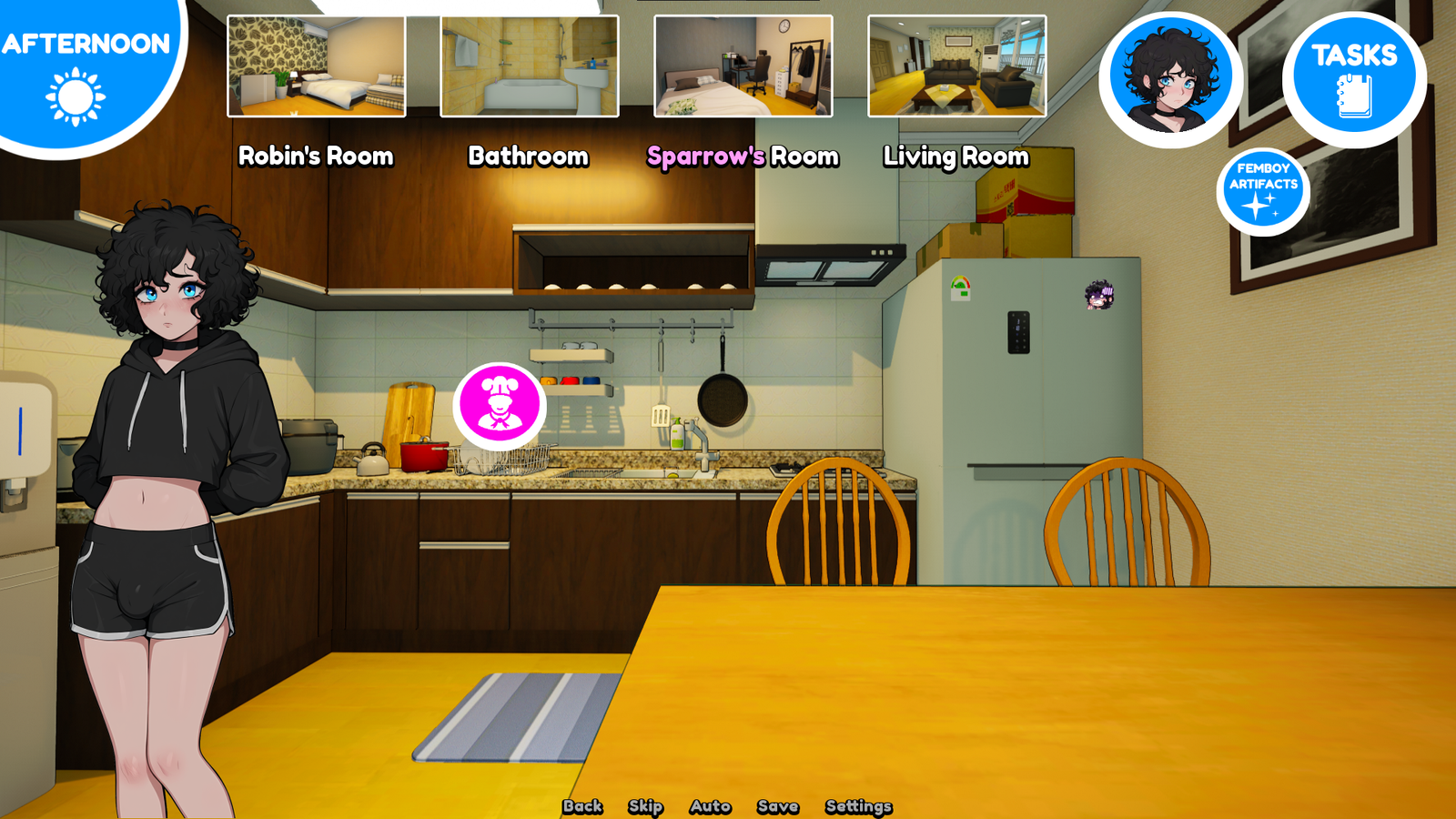Click the energy rating sticker on the fridge
The width and height of the screenshot is (1456, 819).
pos(961,286)
